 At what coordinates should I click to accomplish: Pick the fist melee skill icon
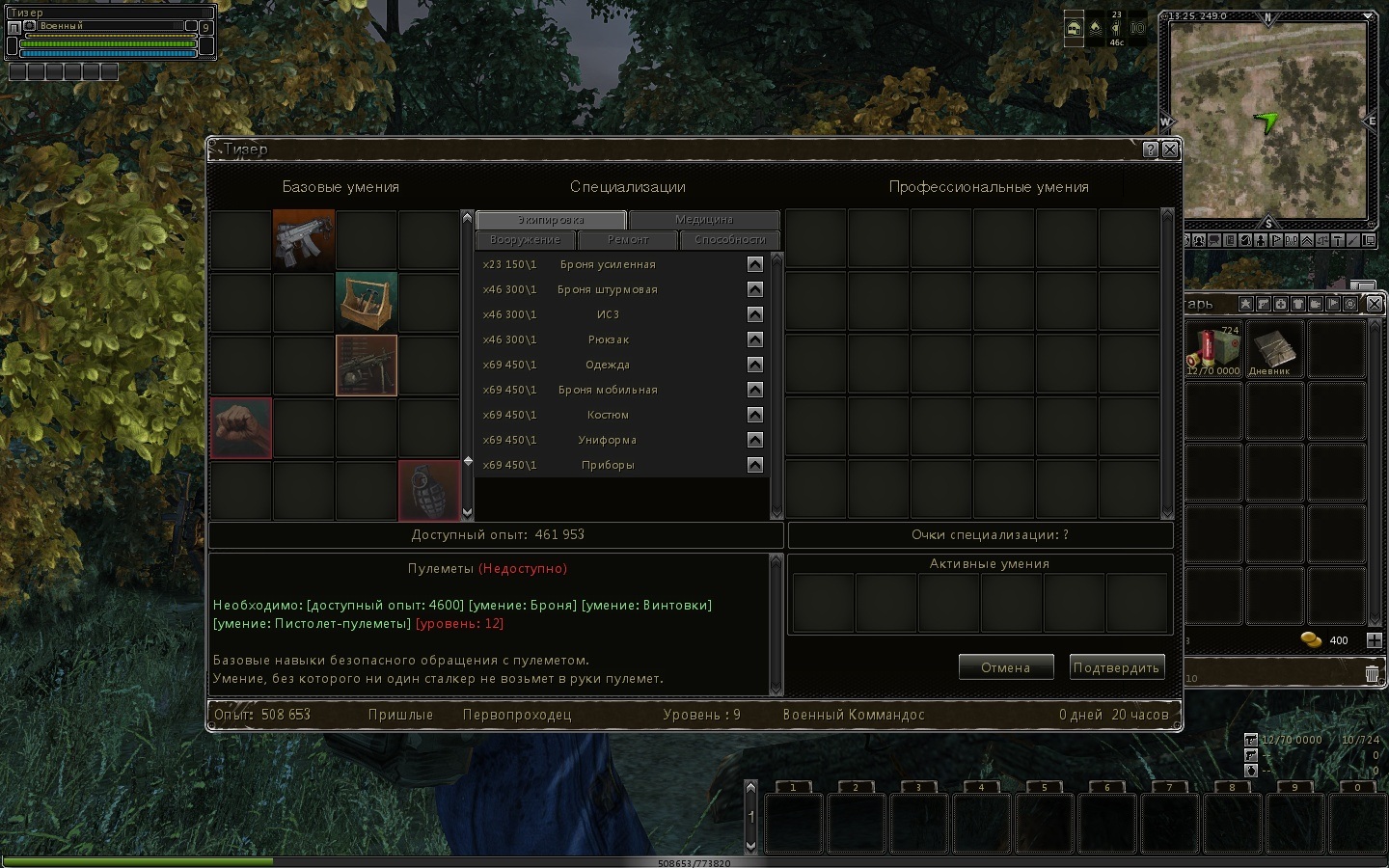point(241,428)
